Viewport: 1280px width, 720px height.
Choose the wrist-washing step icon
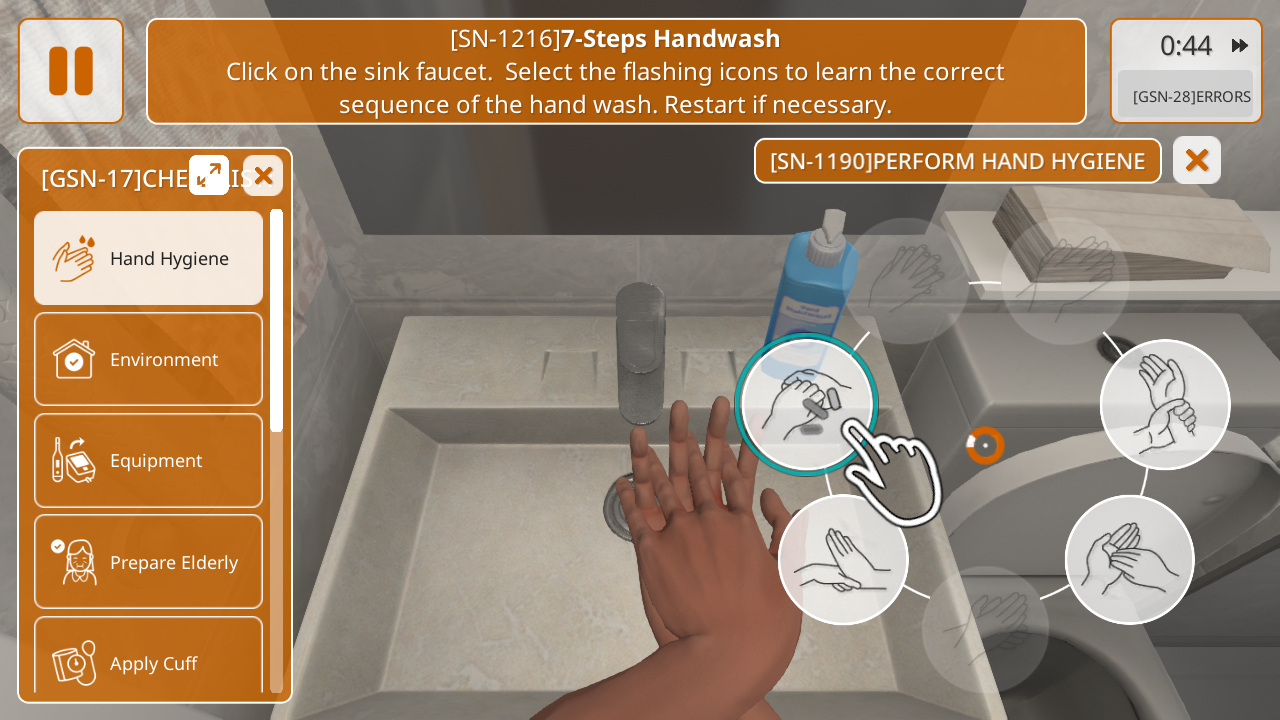[x=1165, y=404]
